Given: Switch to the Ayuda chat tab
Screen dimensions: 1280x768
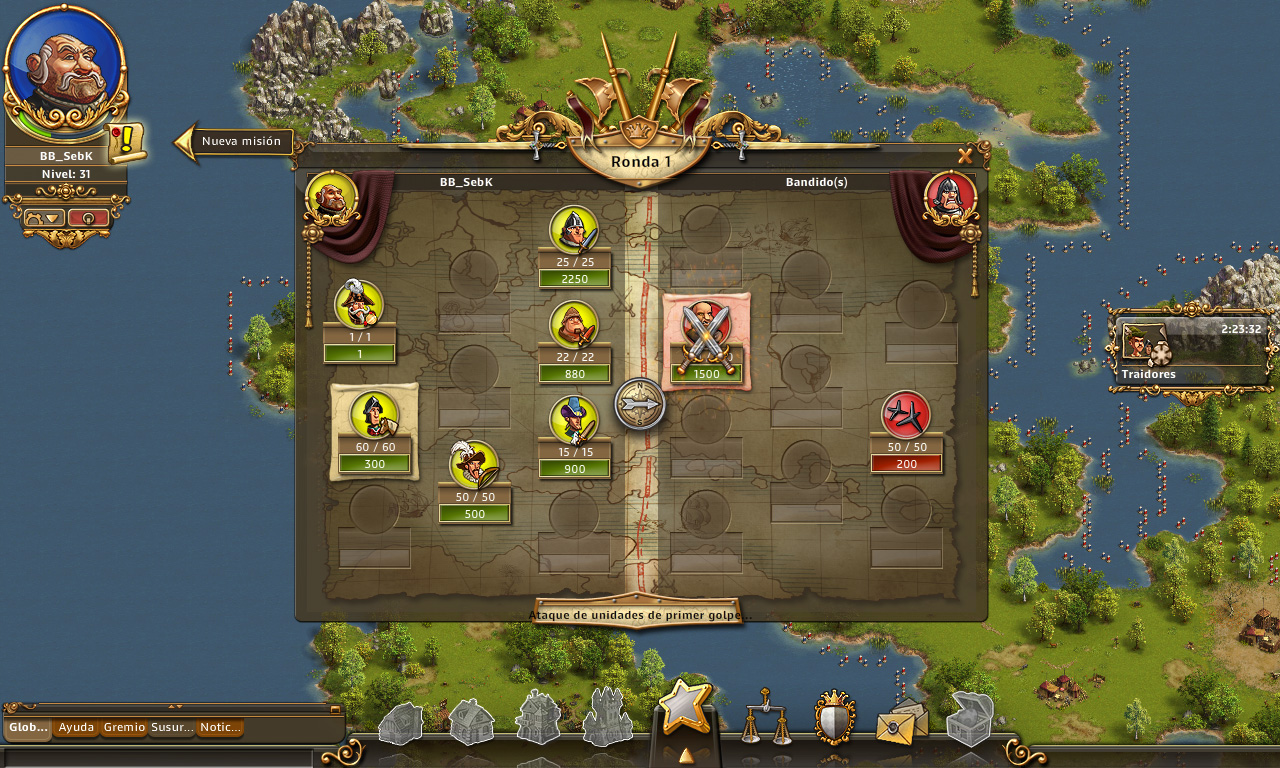Looking at the screenshot, I should 76,728.
